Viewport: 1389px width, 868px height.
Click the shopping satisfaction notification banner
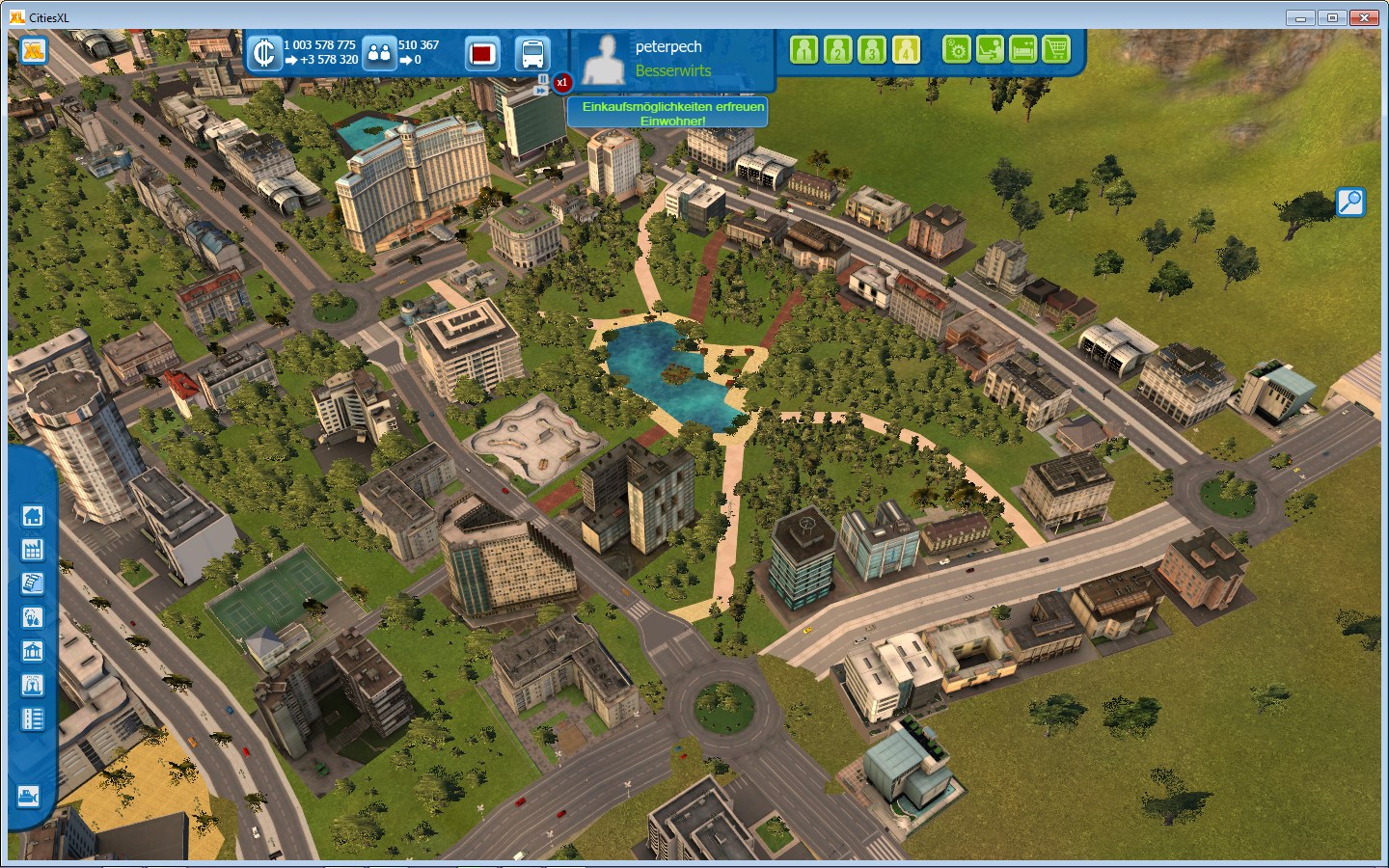tap(672, 113)
